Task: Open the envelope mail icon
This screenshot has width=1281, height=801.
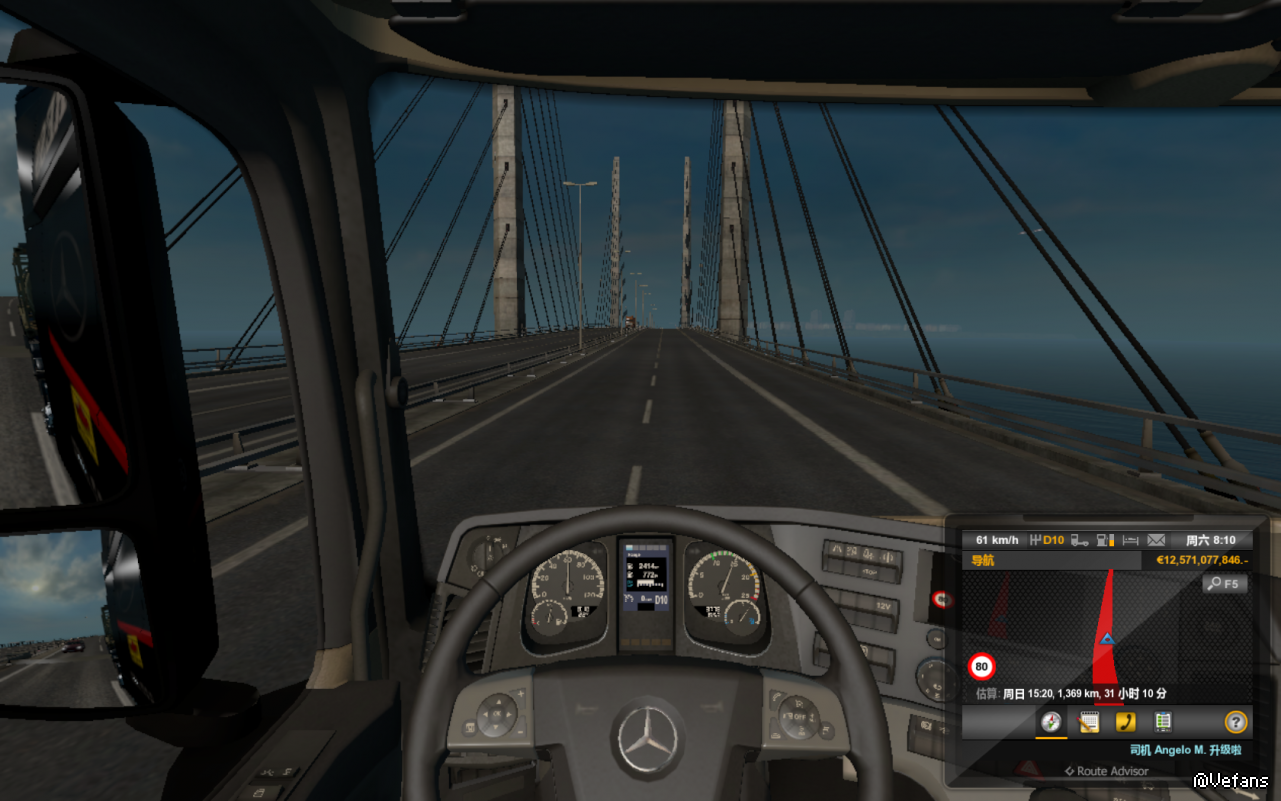Action: (1156, 540)
